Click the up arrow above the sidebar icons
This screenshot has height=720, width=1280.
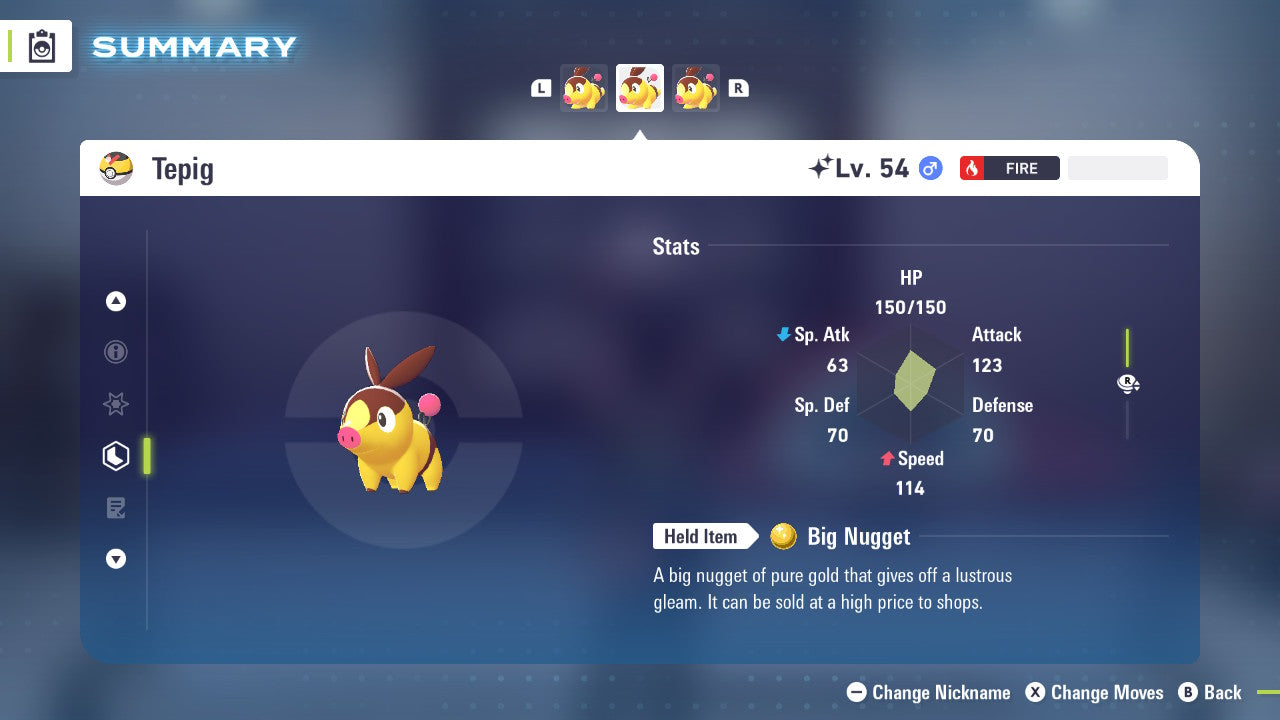coord(115,301)
